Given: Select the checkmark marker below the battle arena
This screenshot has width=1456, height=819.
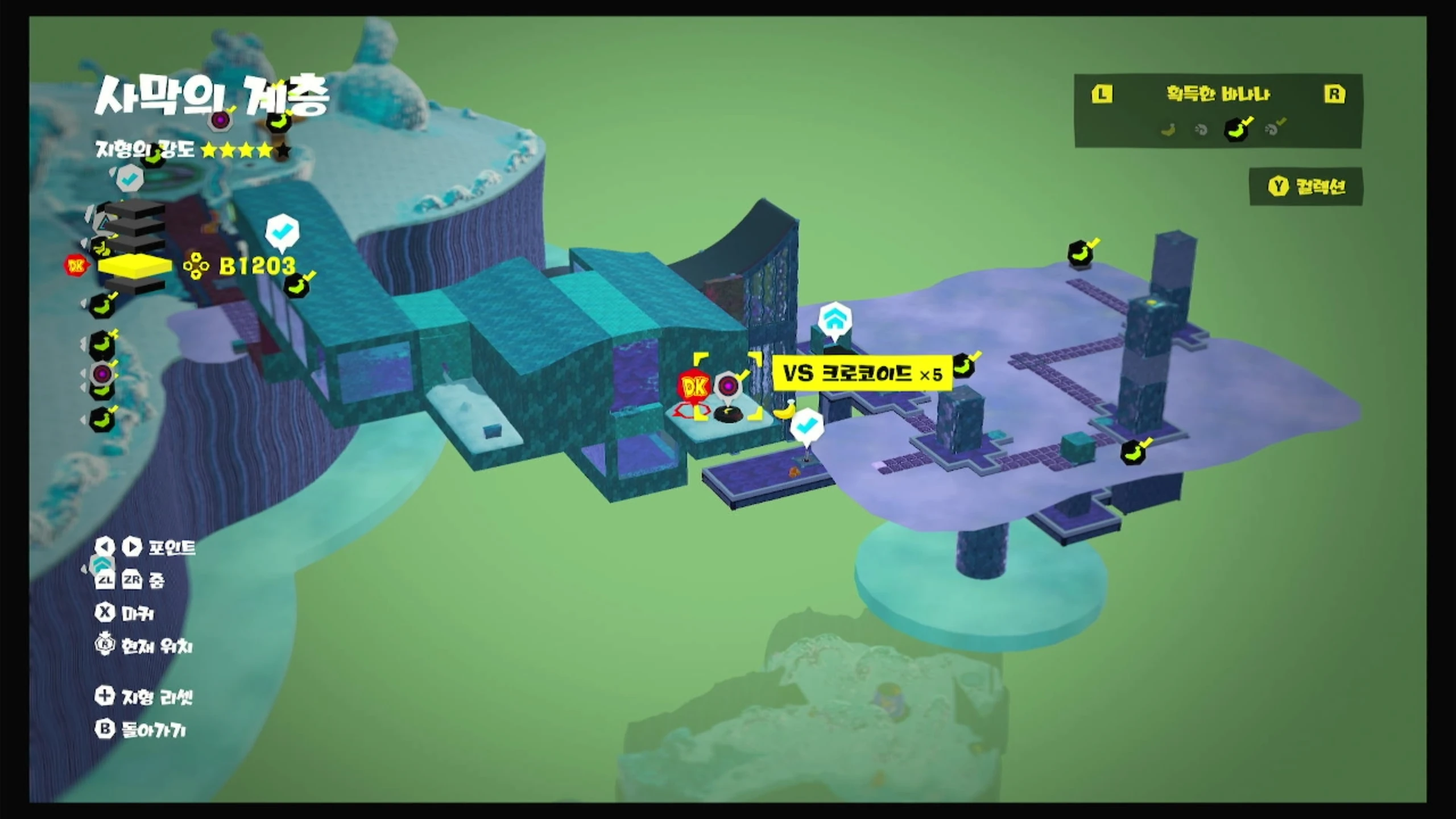Looking at the screenshot, I should pos(806,426).
